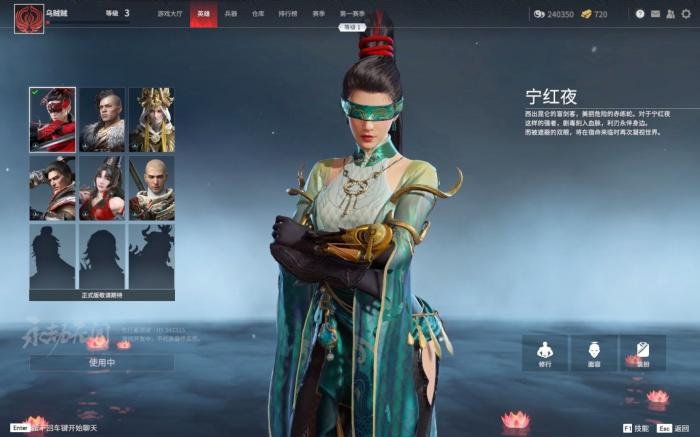Open the 装扮 outfit button

pyautogui.click(x=642, y=353)
